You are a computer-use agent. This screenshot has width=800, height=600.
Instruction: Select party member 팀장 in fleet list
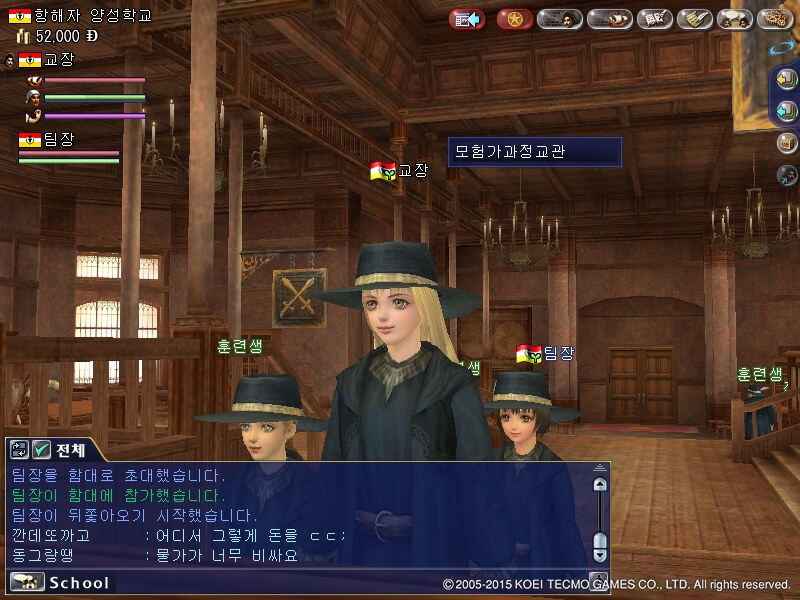click(x=60, y=140)
